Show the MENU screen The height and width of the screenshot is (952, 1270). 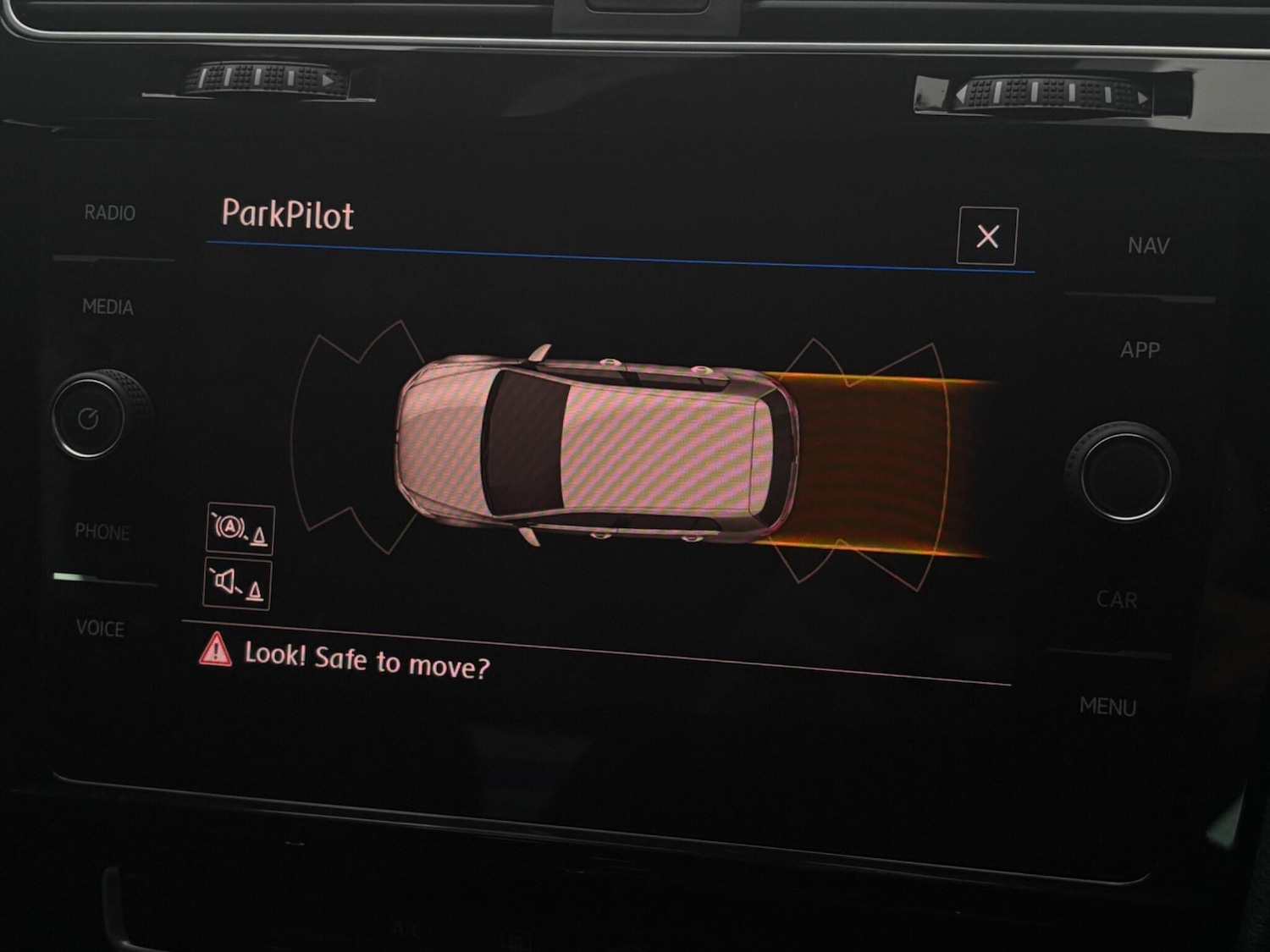(1107, 707)
